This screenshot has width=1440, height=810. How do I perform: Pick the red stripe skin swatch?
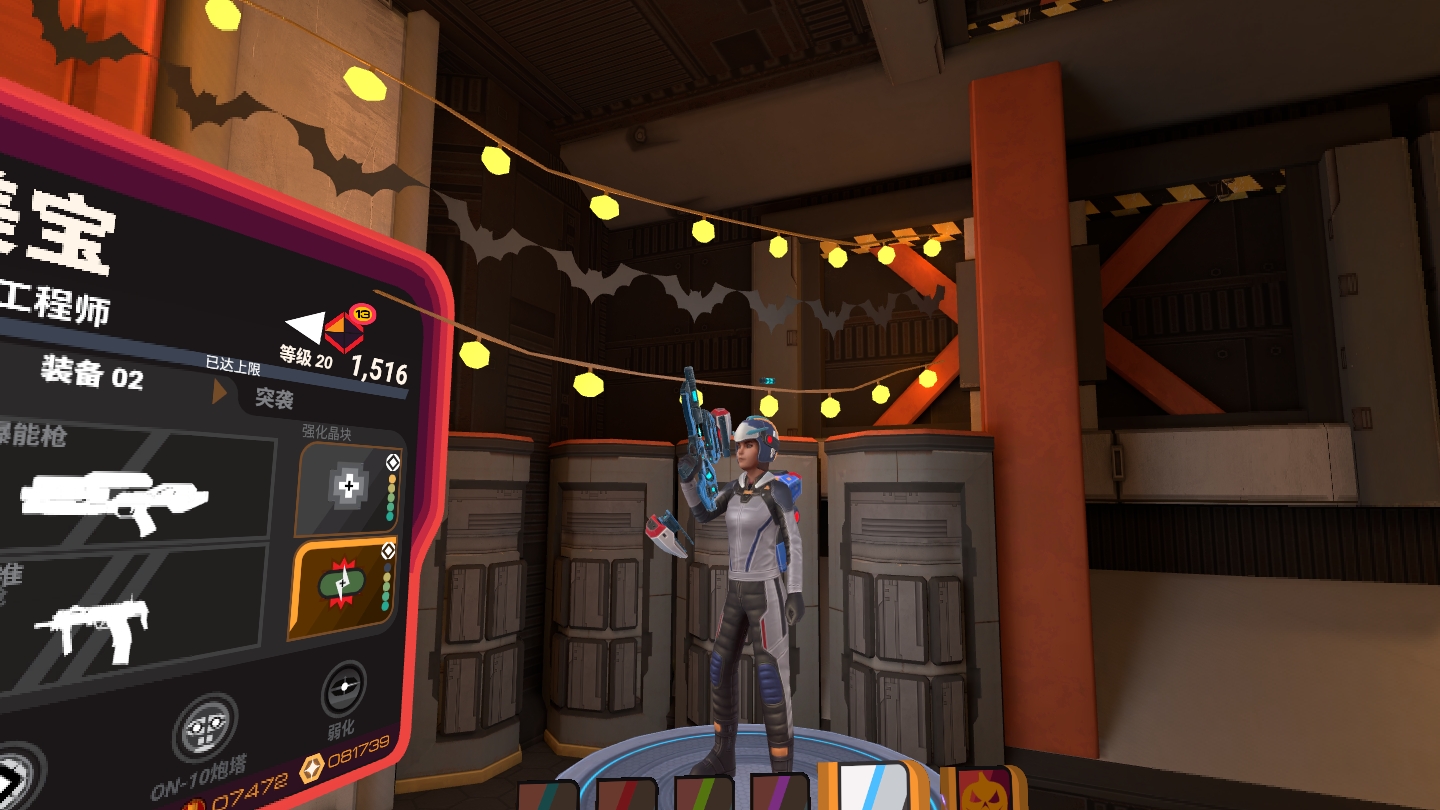pos(626,796)
